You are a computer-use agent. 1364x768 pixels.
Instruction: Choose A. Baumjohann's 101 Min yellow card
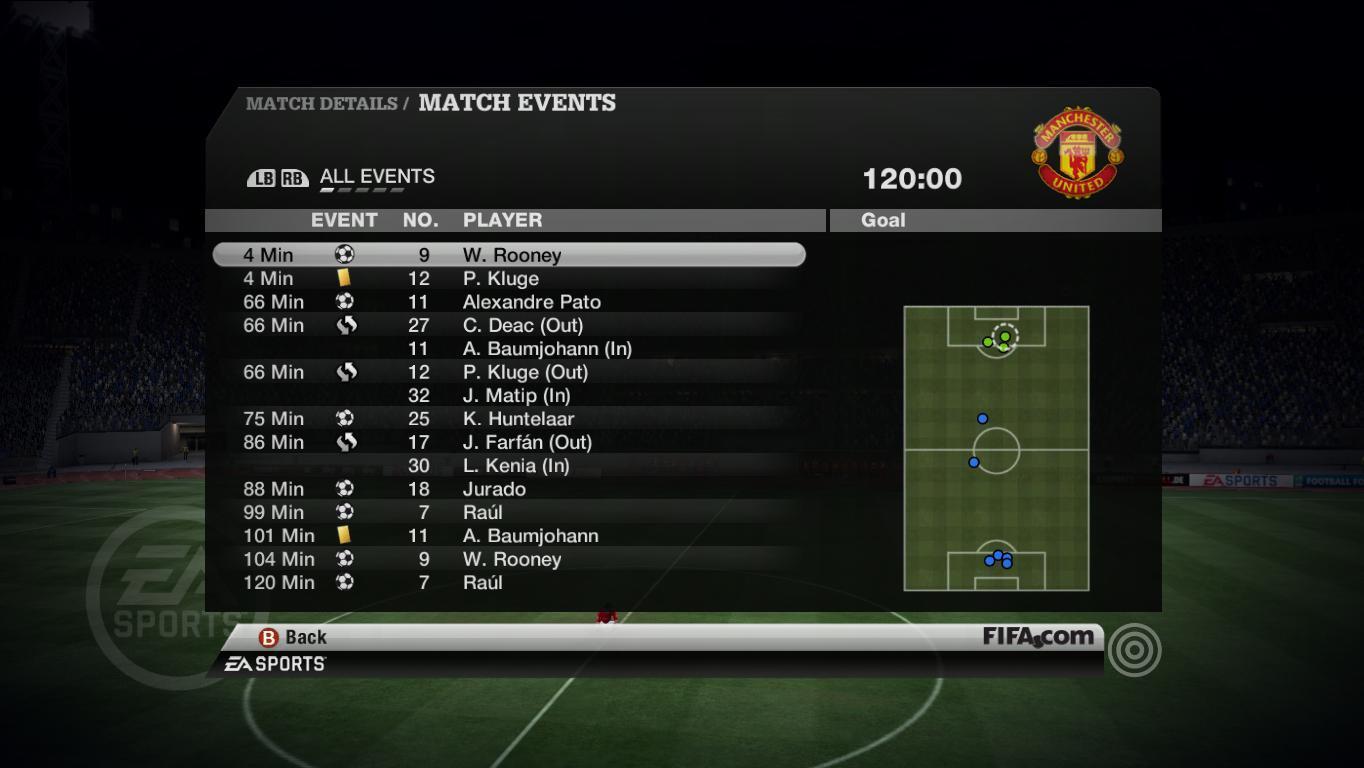(509, 536)
